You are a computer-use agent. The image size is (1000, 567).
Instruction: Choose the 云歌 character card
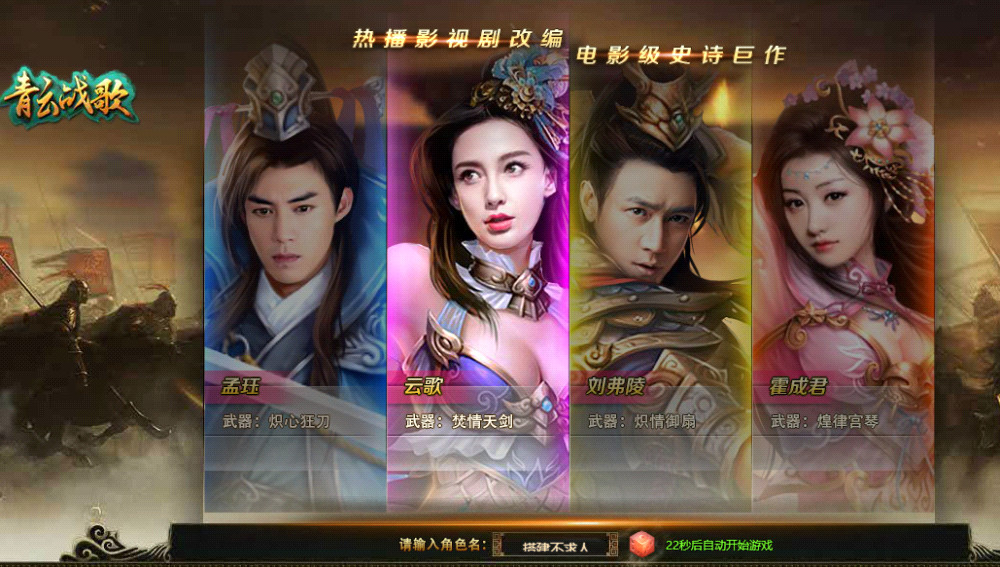click(x=478, y=270)
